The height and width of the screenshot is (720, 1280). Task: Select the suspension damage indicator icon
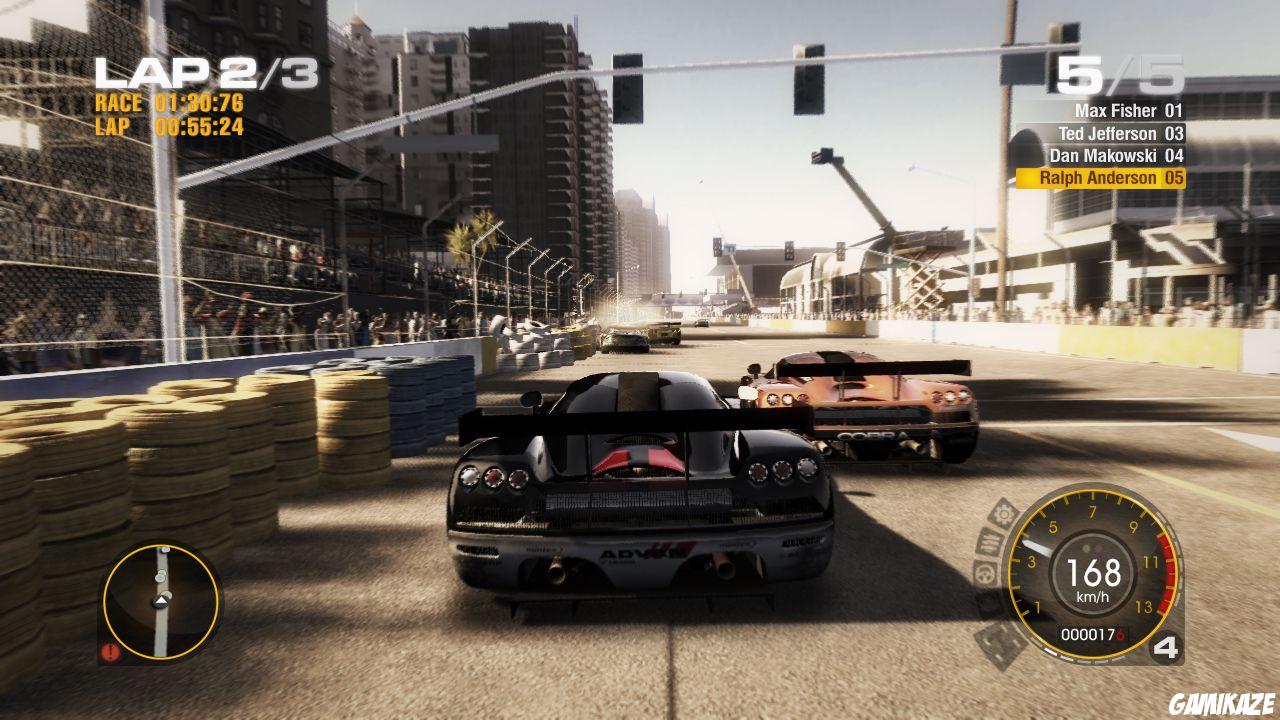pyautogui.click(x=990, y=543)
